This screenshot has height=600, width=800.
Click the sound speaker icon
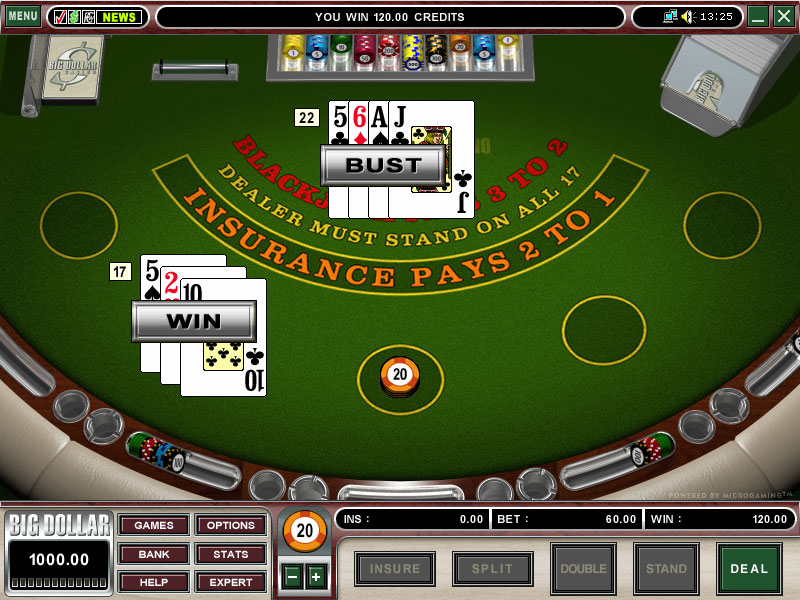[x=687, y=16]
